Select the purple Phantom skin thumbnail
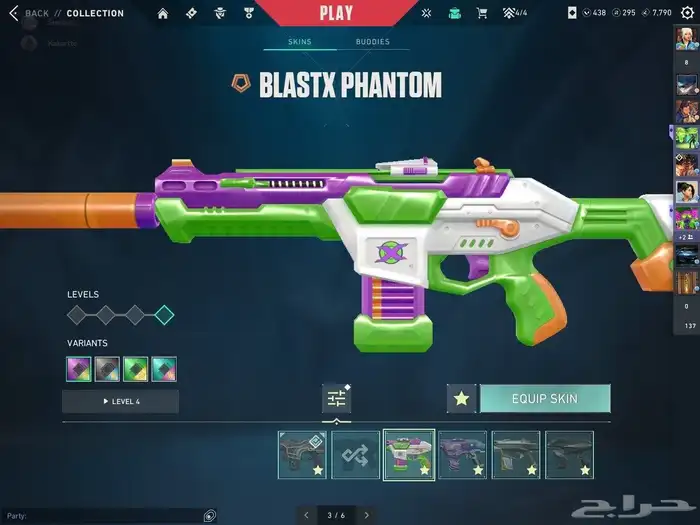 462,455
